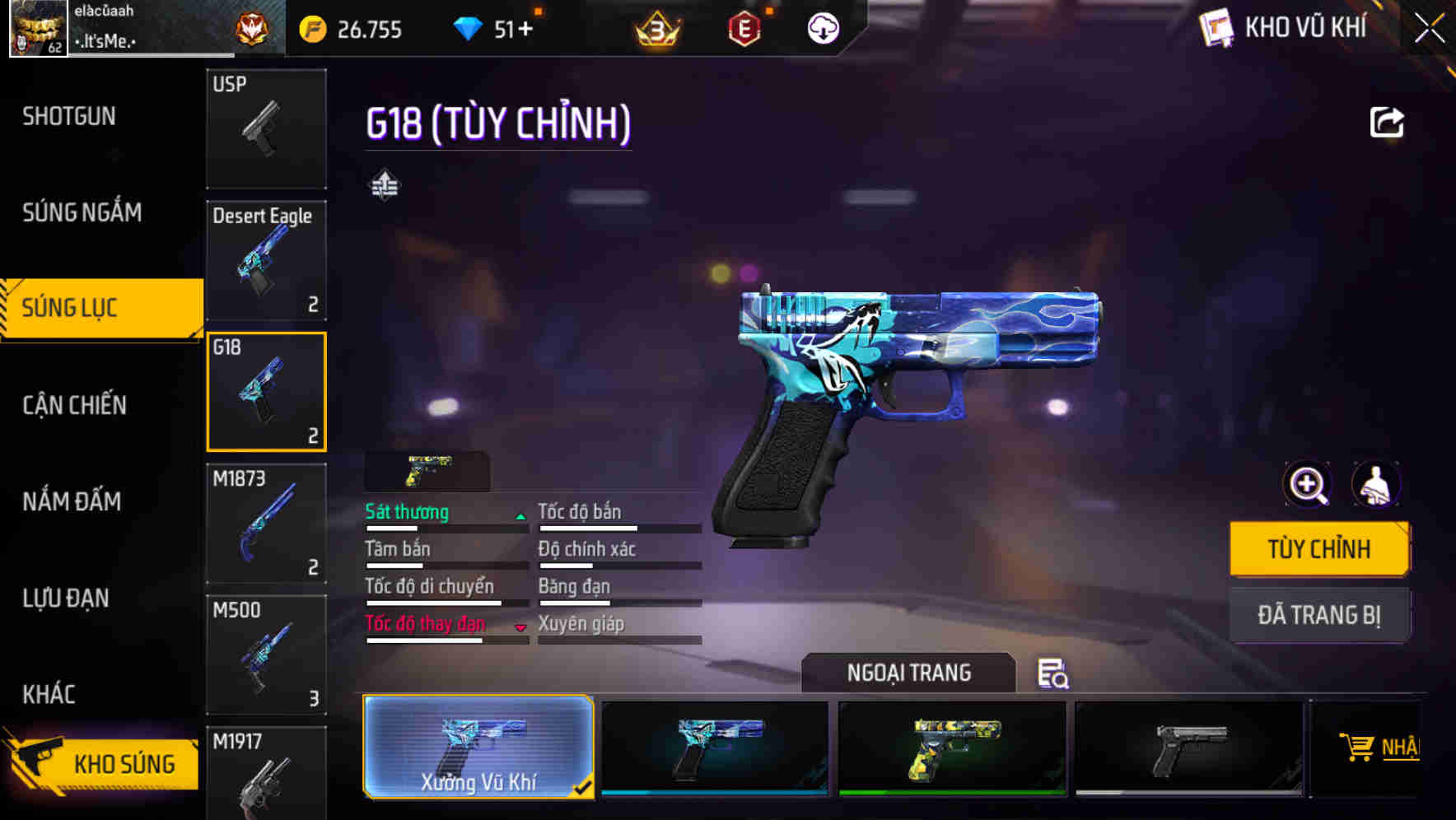The image size is (1456, 820).
Task: Open the weapon upgrade icon below G18 title
Action: point(386,185)
